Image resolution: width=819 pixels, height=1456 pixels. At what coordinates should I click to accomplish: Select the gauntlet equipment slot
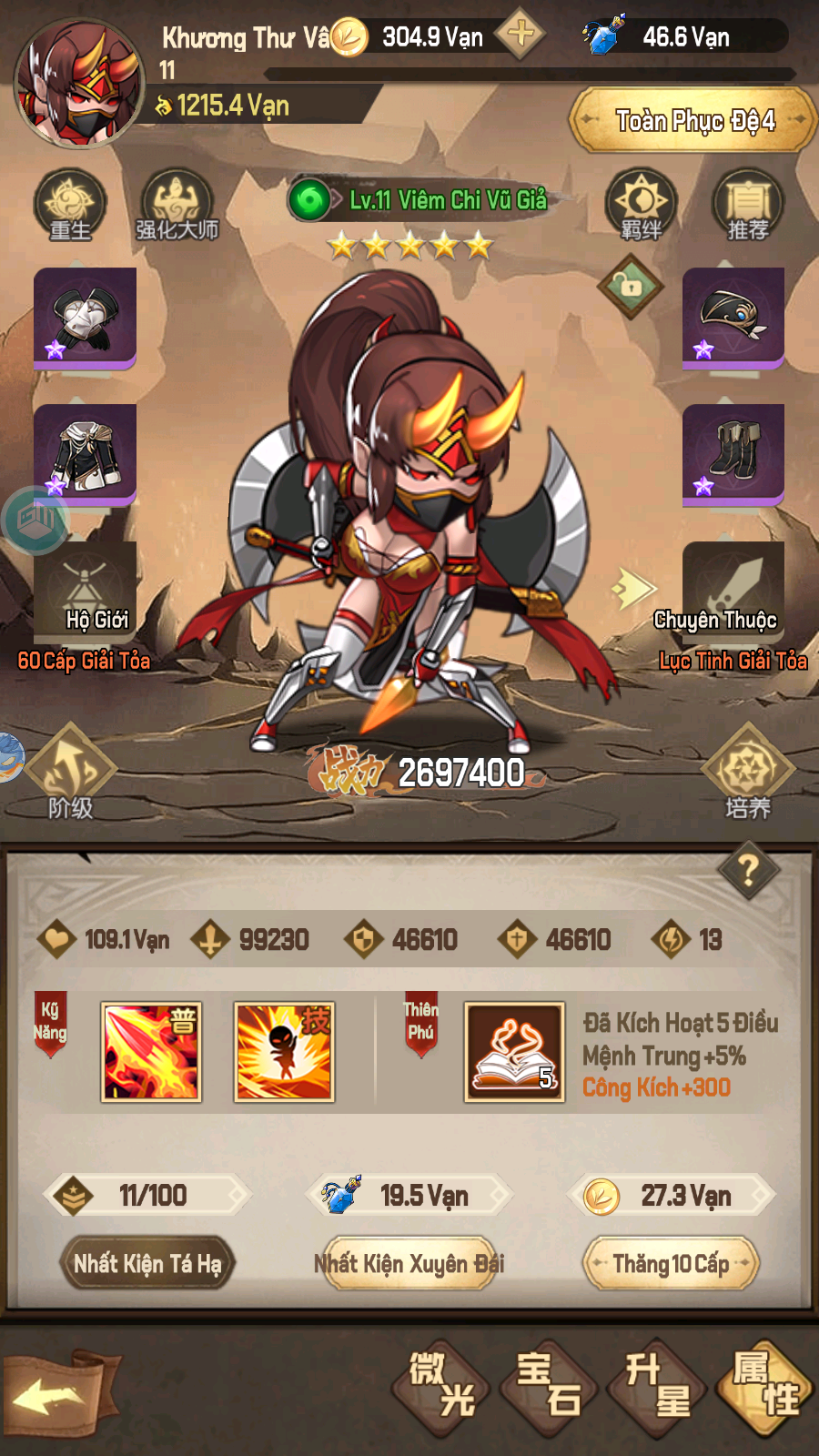85,318
